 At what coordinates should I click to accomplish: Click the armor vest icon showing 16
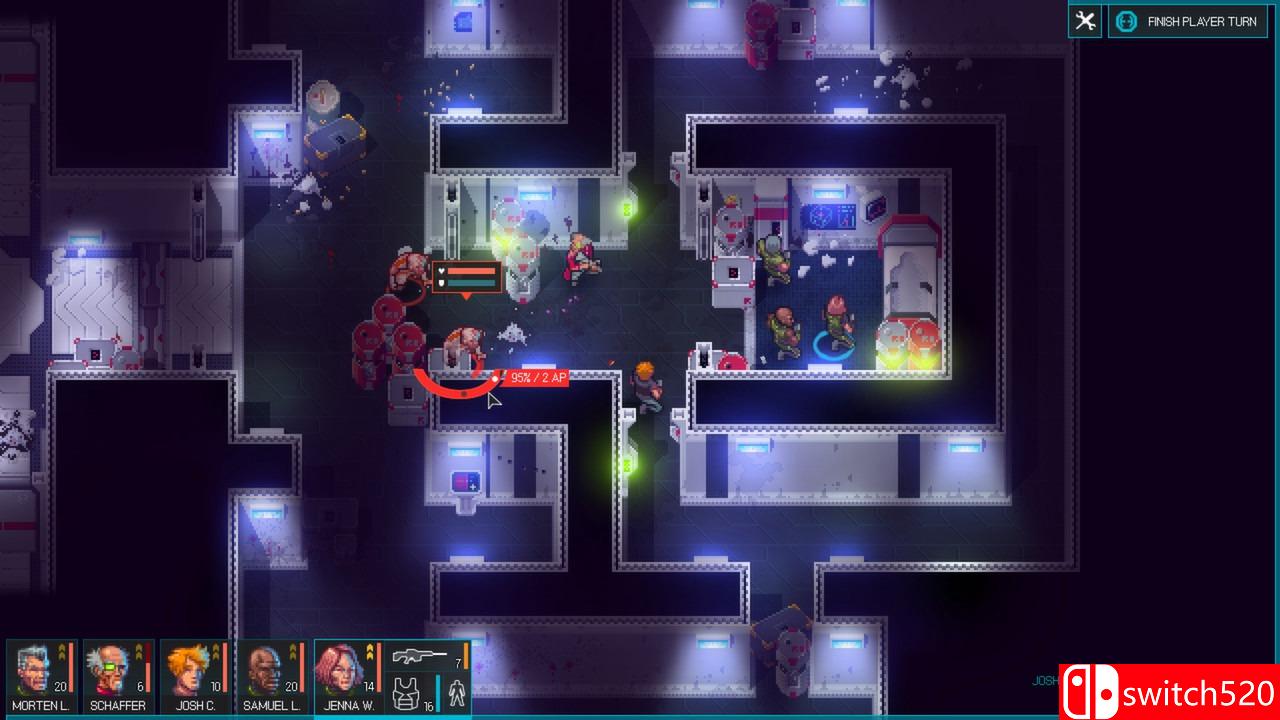(x=405, y=693)
